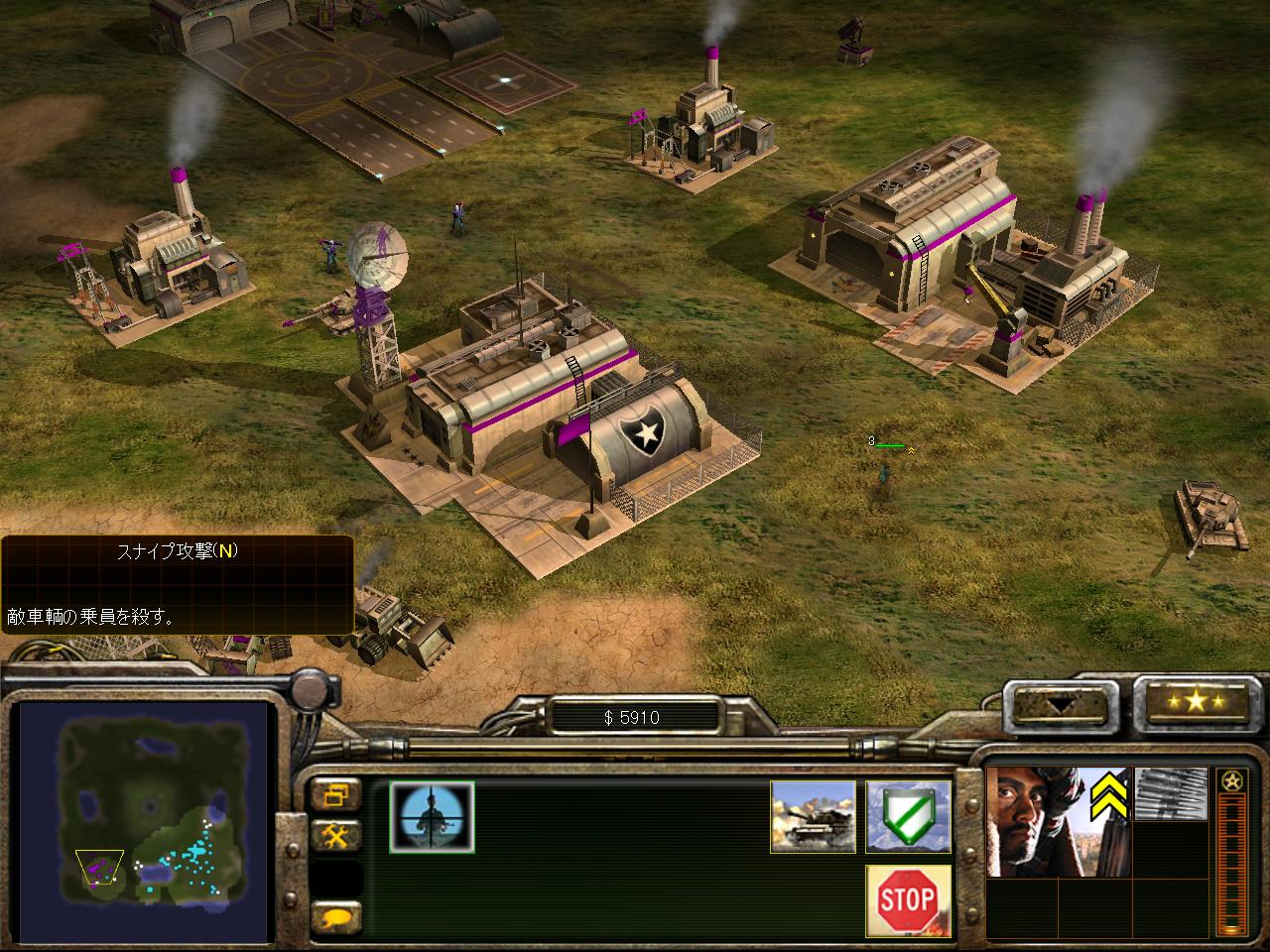Click the hammer and wrench button
Viewport: 1270px width, 952px height.
tap(336, 836)
